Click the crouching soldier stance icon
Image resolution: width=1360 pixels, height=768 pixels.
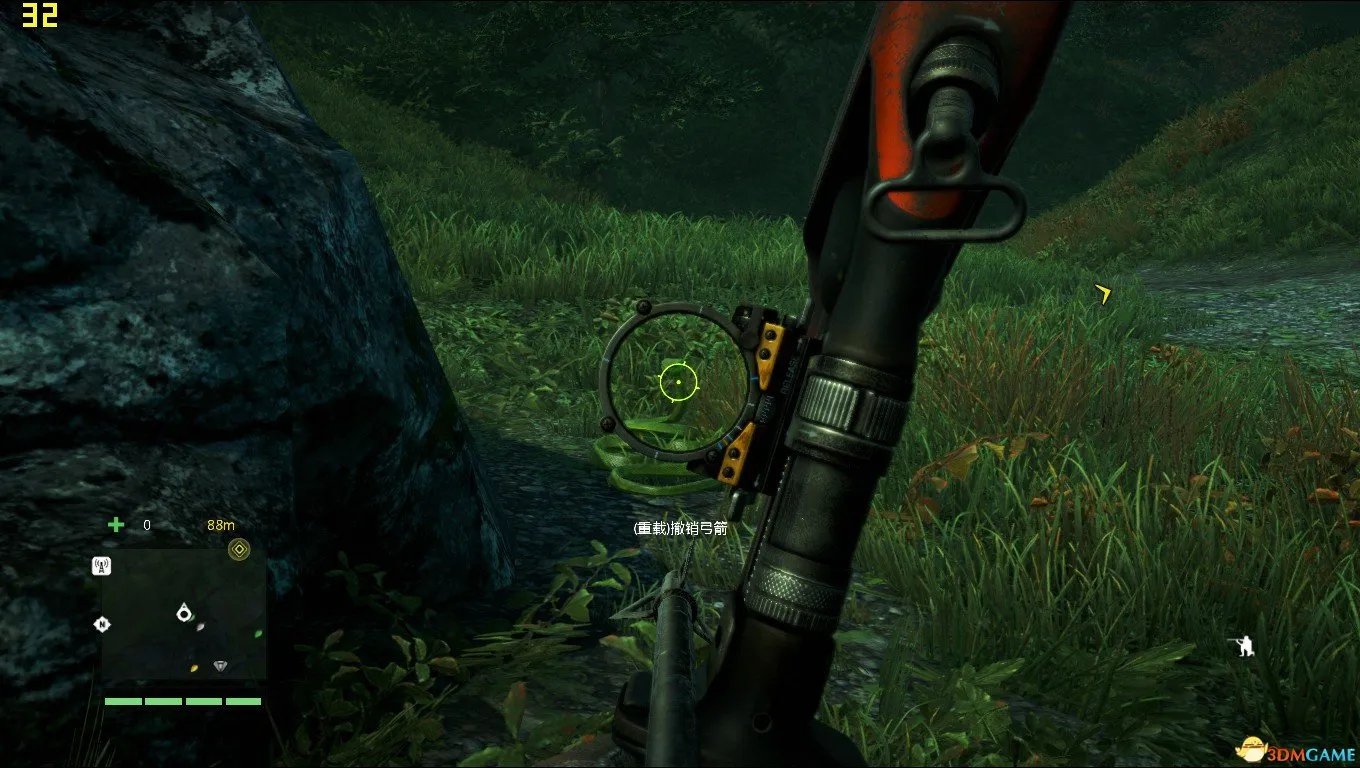pos(1243,646)
